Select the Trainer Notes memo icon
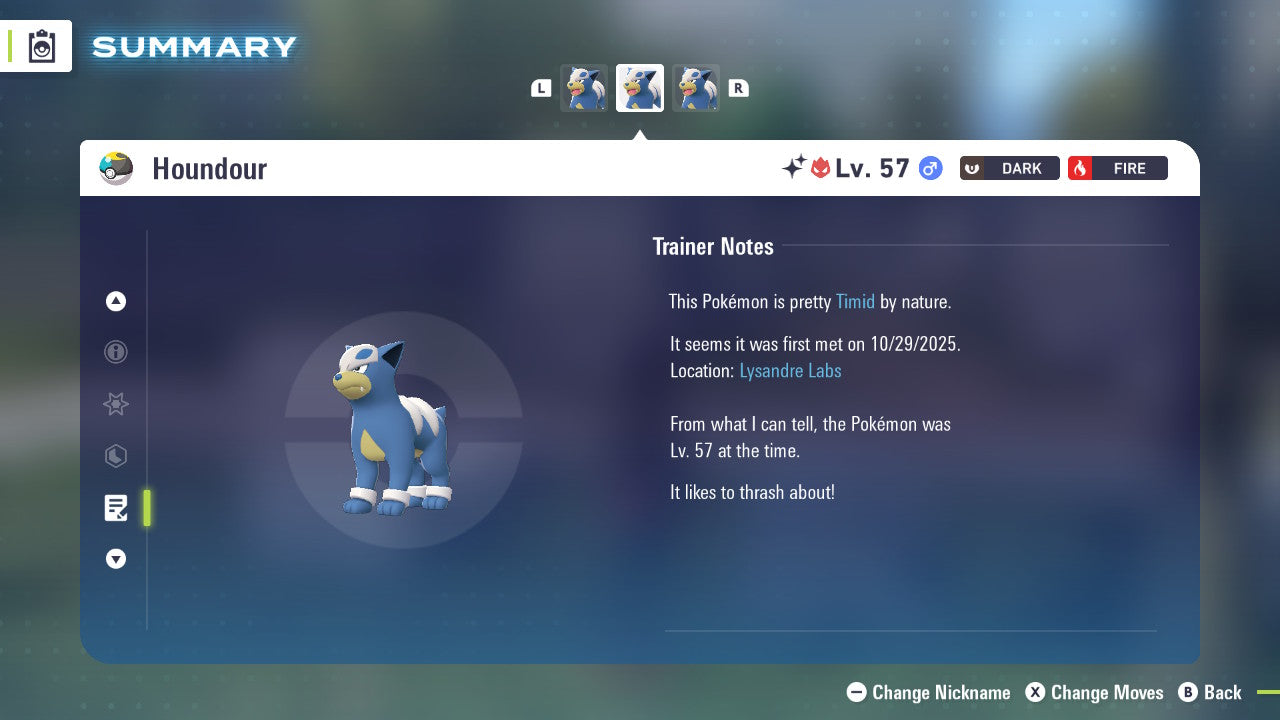Screen dimensions: 1280x720 pos(115,508)
